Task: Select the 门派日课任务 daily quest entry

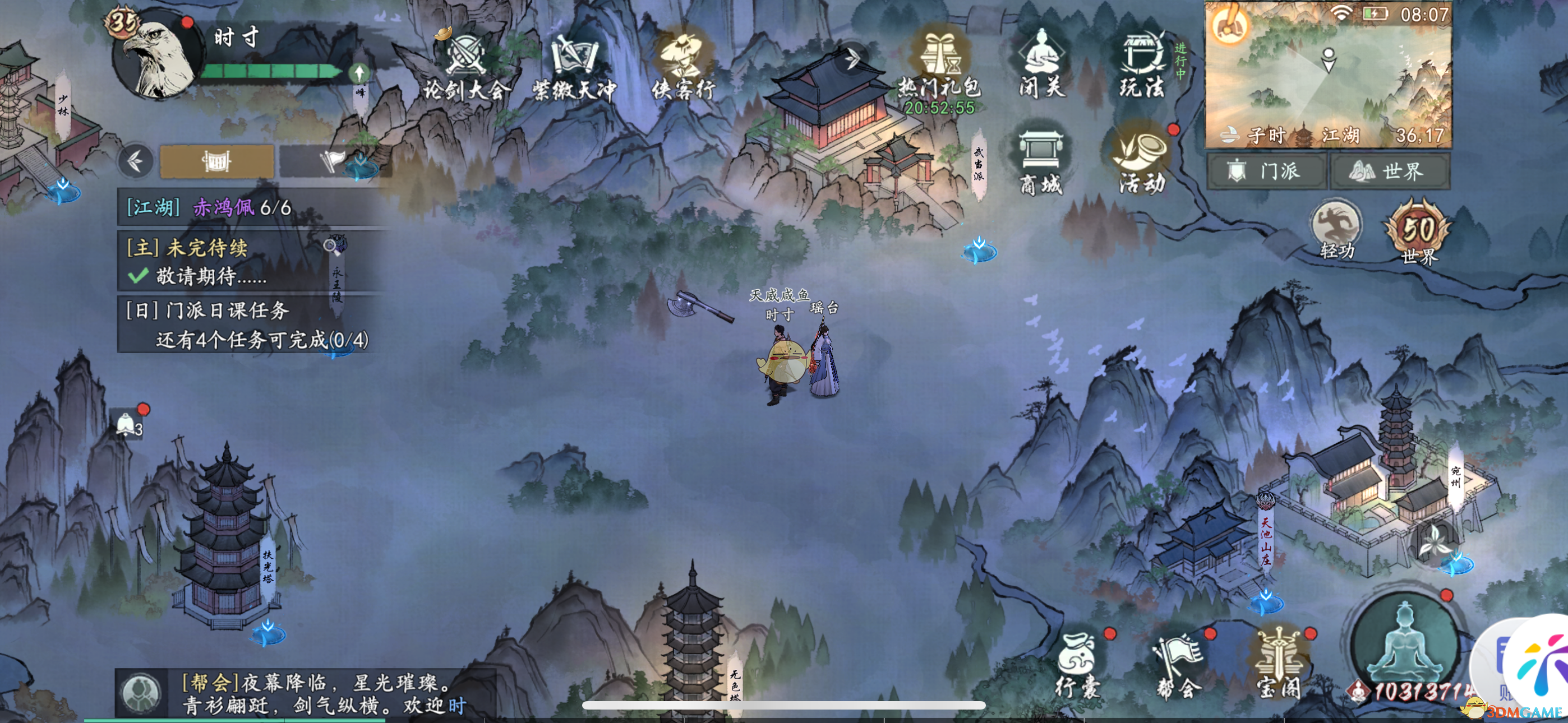Action: pyautogui.click(x=248, y=325)
